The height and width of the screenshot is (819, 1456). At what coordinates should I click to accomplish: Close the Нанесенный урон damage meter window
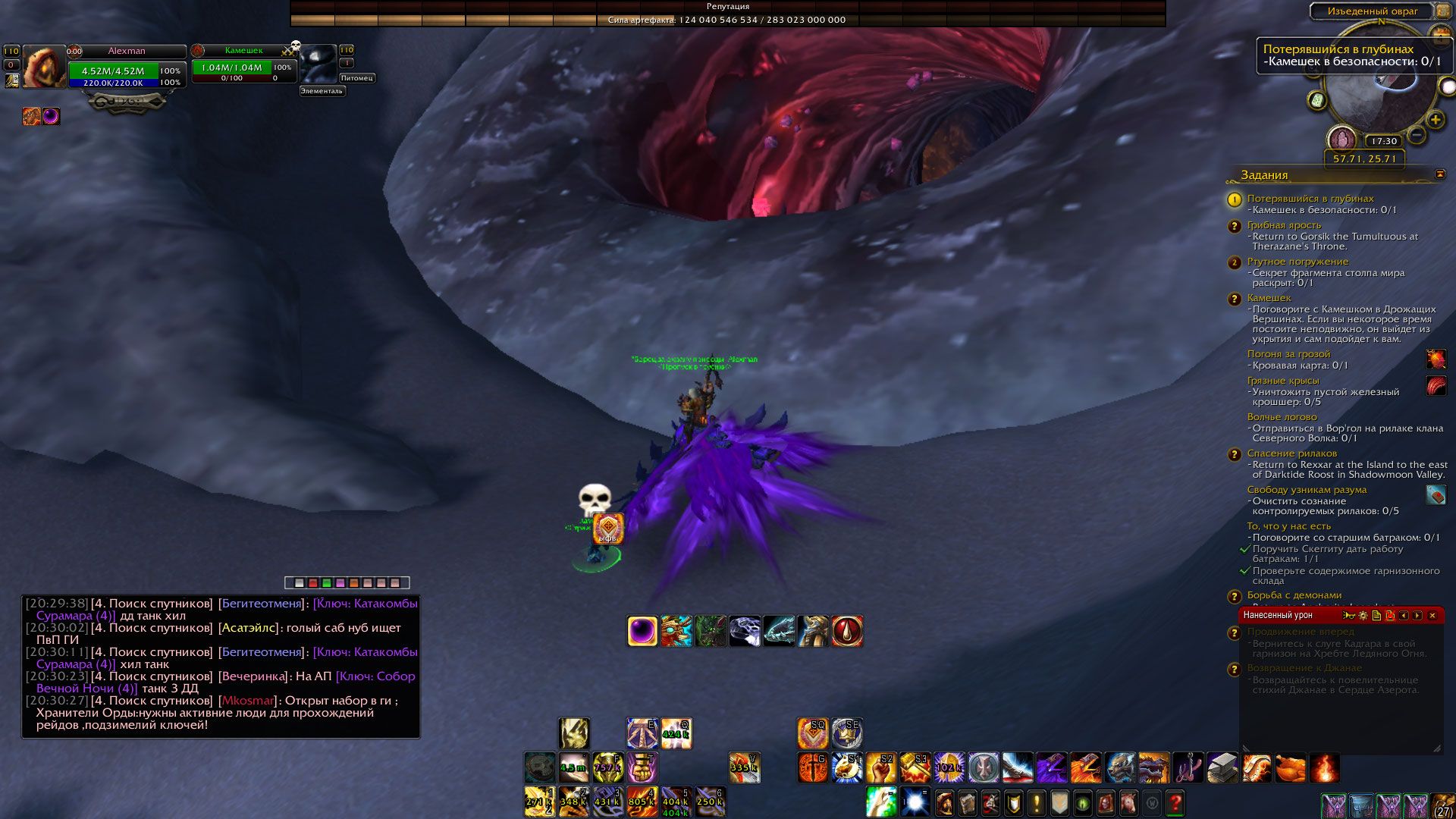point(1432,616)
